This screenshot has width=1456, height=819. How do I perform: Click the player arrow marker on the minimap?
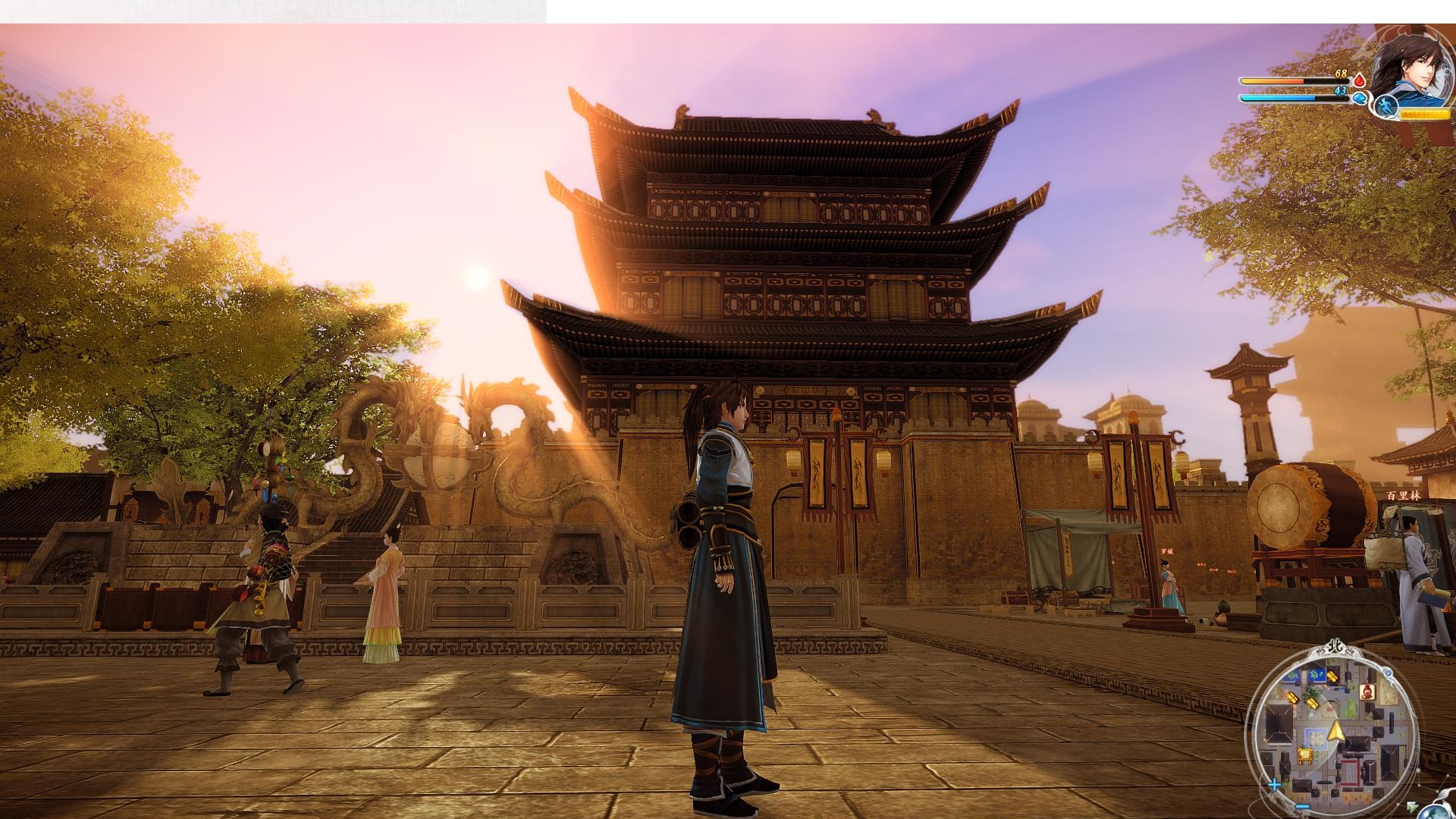[1336, 731]
